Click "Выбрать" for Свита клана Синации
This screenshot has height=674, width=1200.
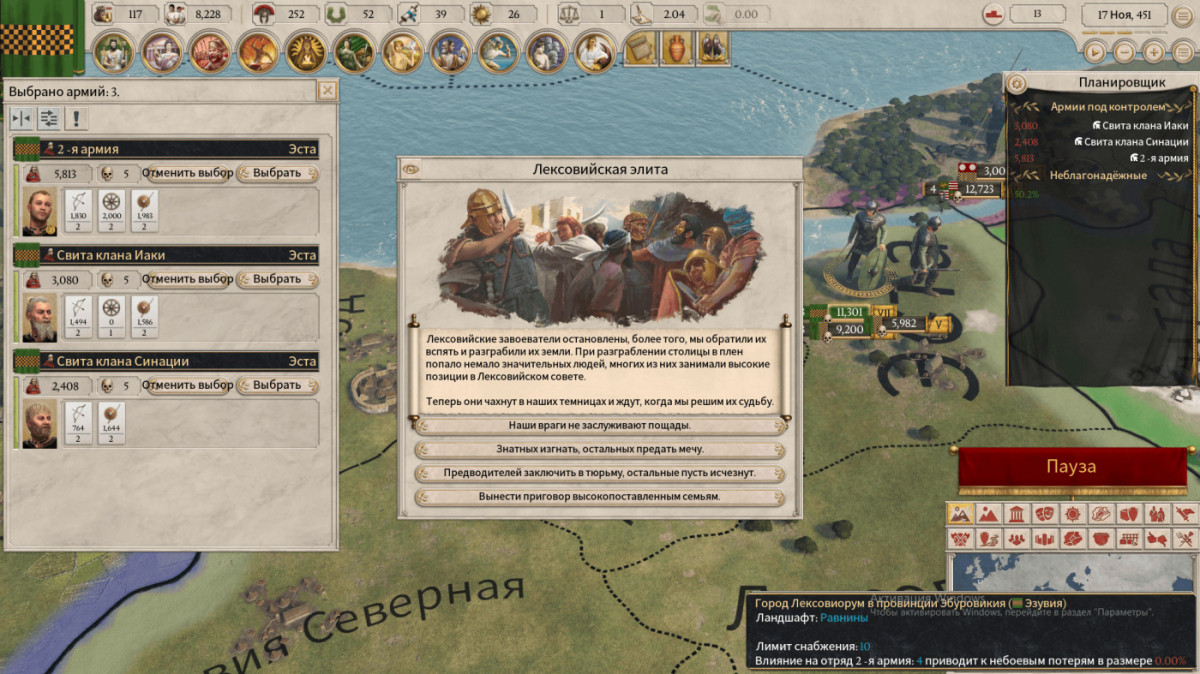click(277, 385)
